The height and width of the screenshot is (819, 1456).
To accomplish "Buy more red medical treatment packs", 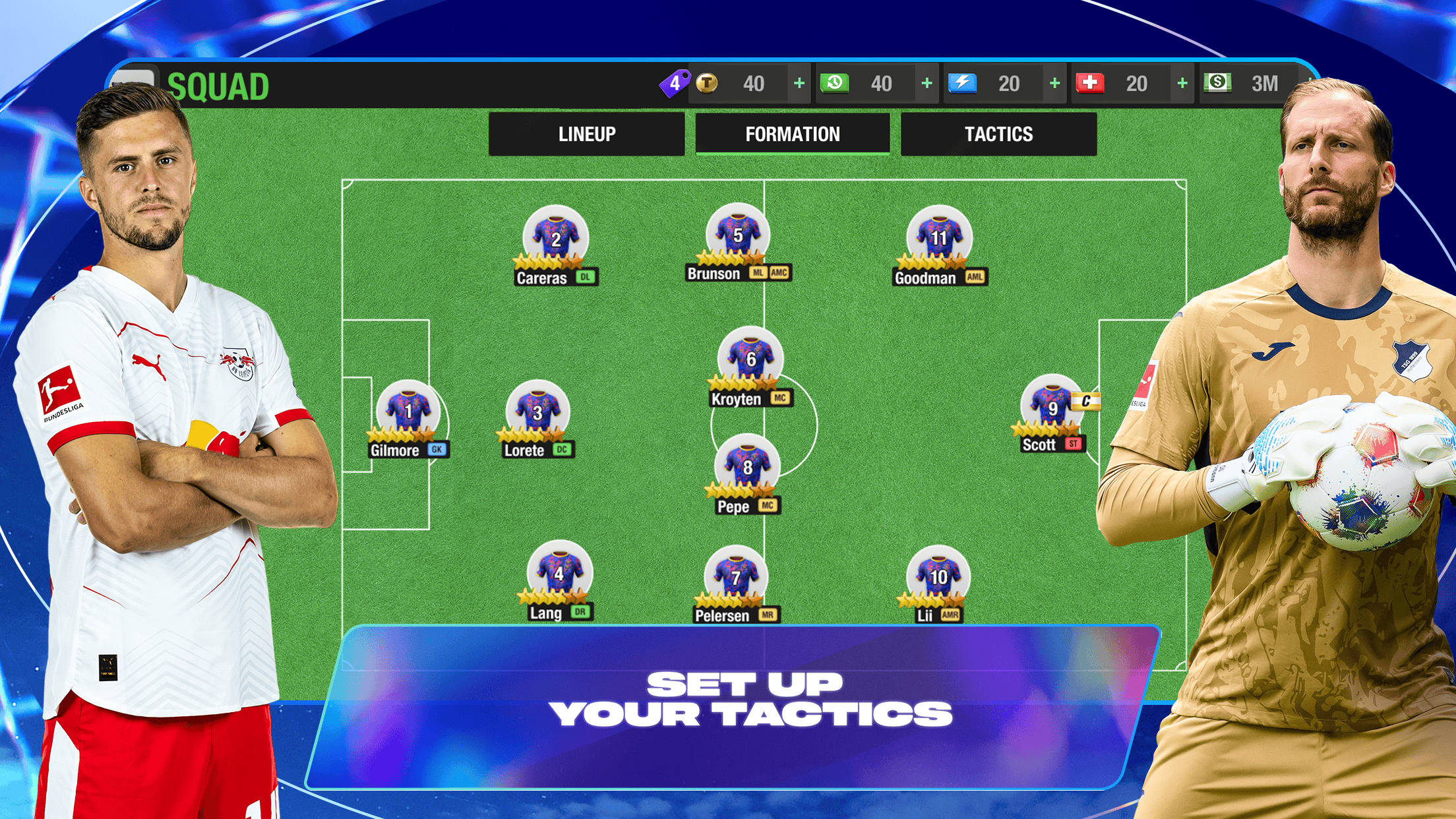I will point(1182,84).
